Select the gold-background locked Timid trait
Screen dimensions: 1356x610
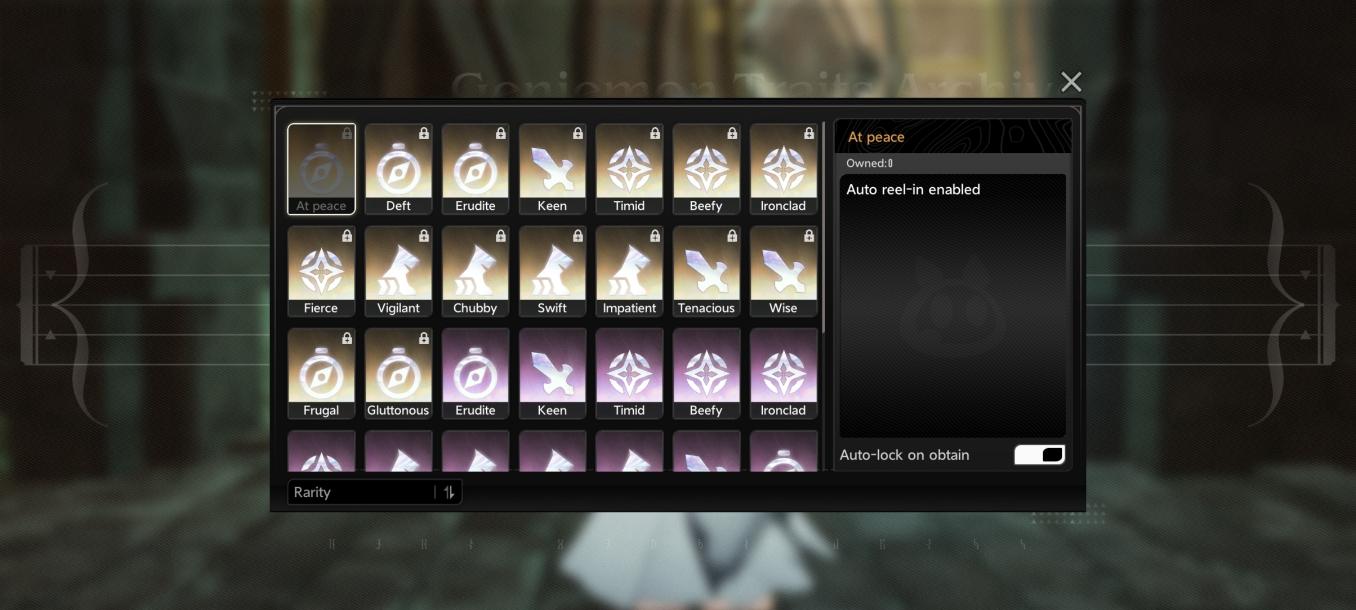[x=629, y=168]
